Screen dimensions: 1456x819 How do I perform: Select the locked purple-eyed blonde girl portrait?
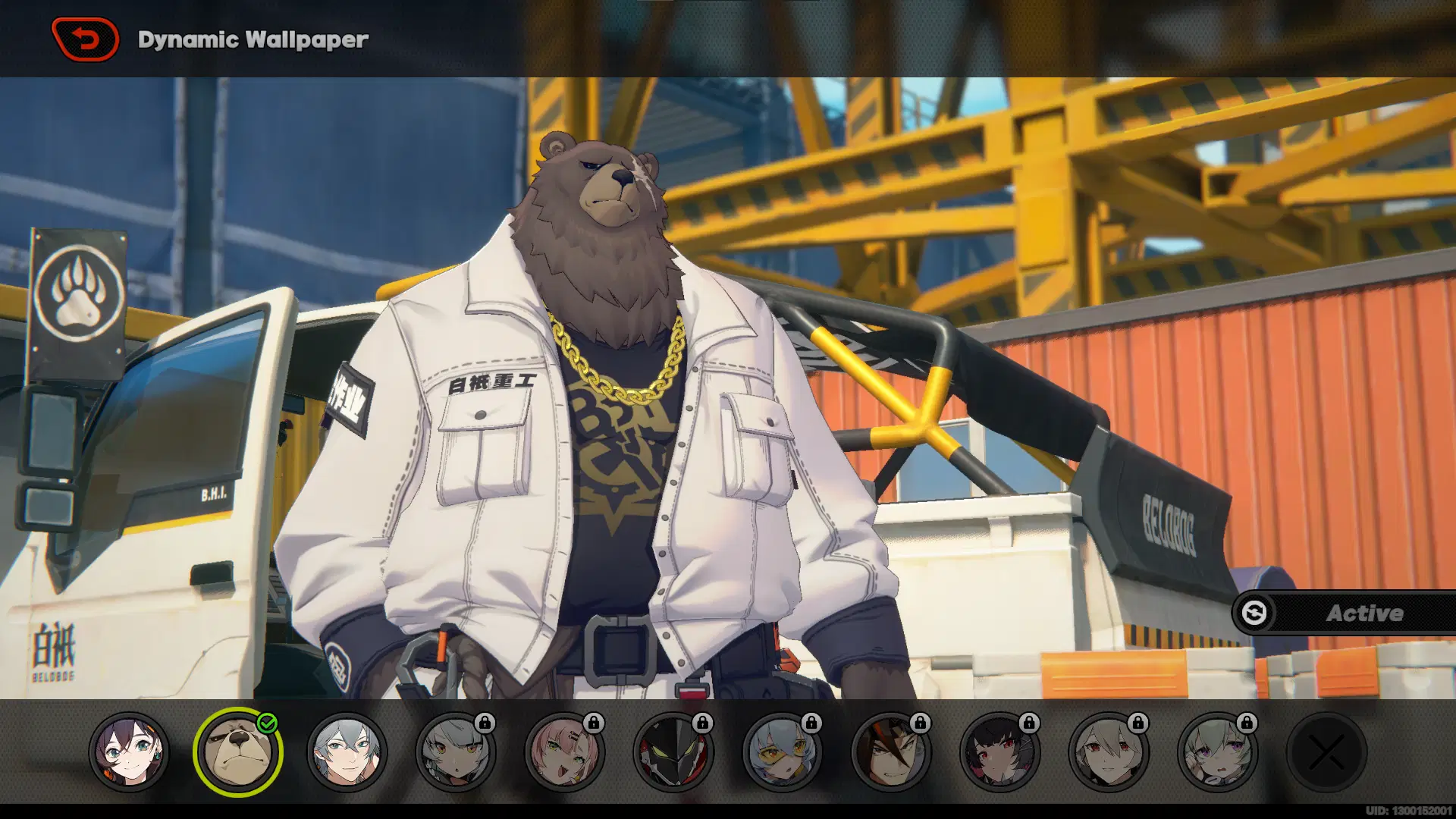[x=1217, y=752]
